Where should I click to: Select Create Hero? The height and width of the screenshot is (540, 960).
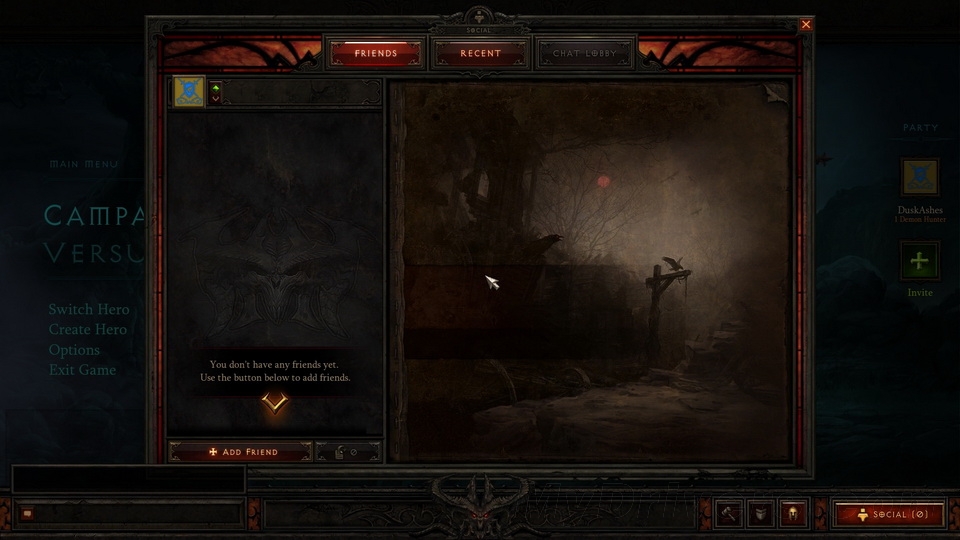[88, 330]
